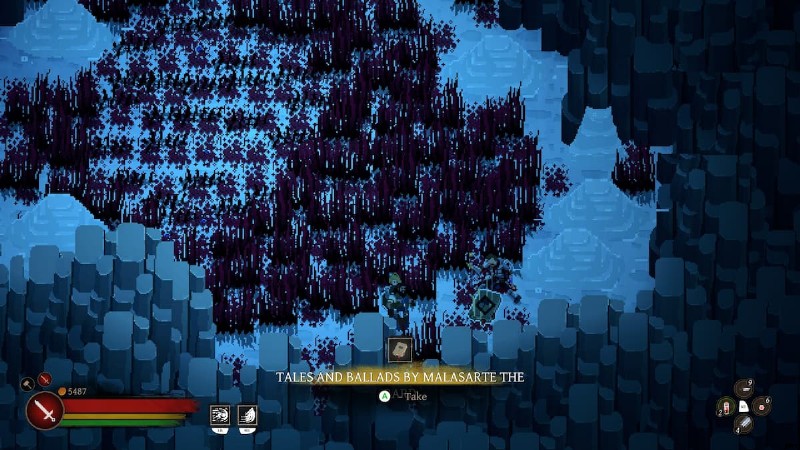This screenshot has height=450, width=800.
Task: Select the large red sword weapon icon
Action: coord(45,410)
